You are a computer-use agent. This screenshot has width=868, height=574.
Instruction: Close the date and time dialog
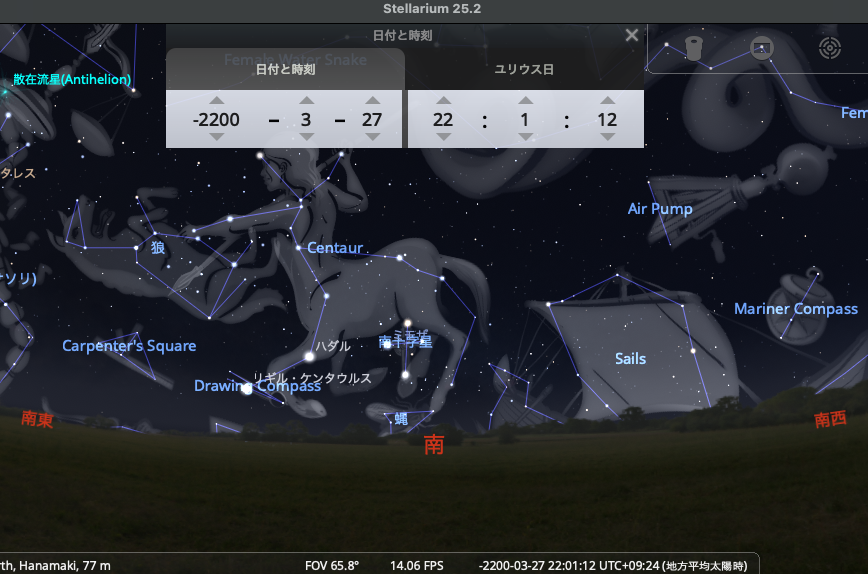coord(631,35)
